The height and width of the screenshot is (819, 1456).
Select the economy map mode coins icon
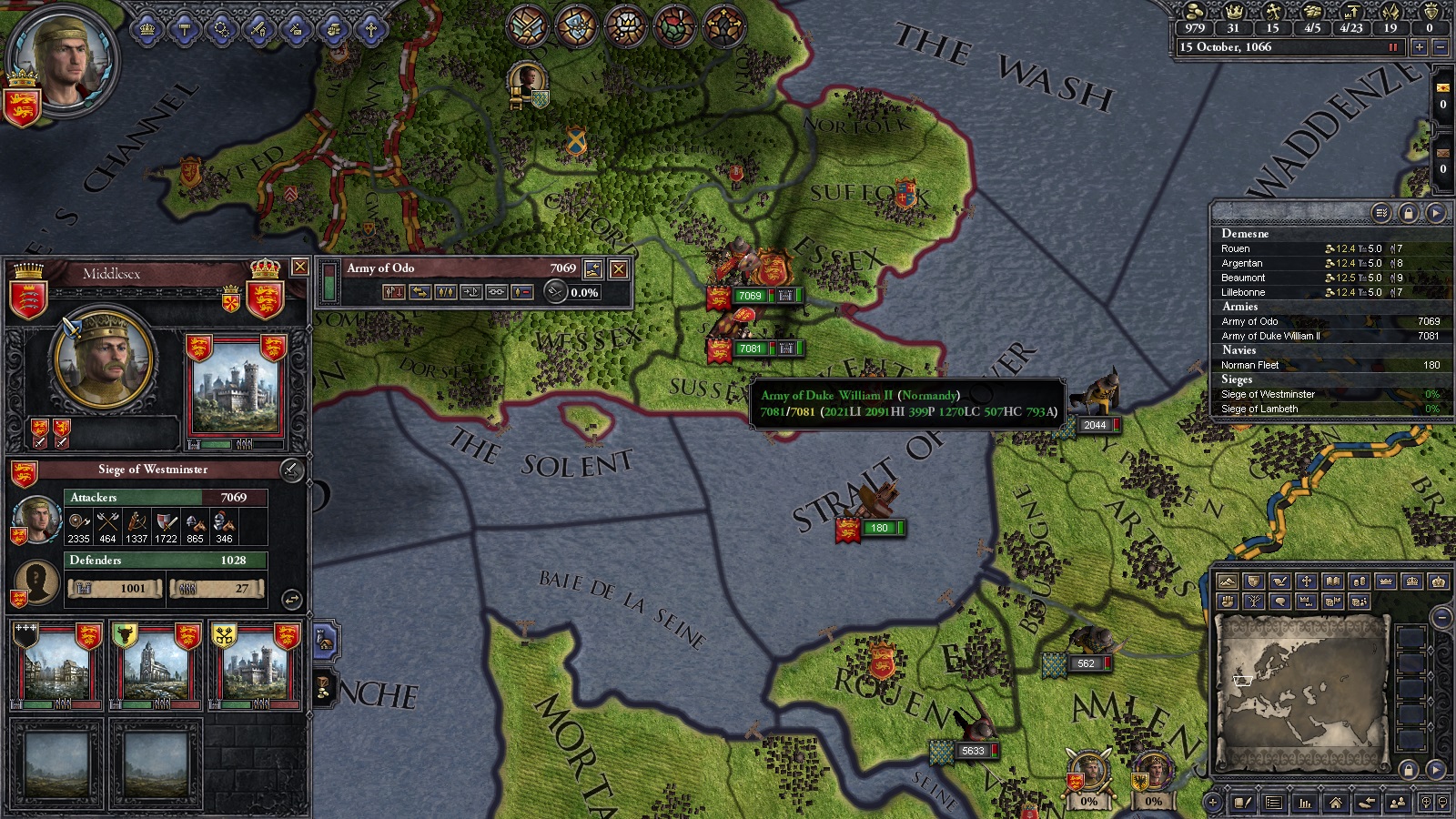pyautogui.click(x=1360, y=581)
